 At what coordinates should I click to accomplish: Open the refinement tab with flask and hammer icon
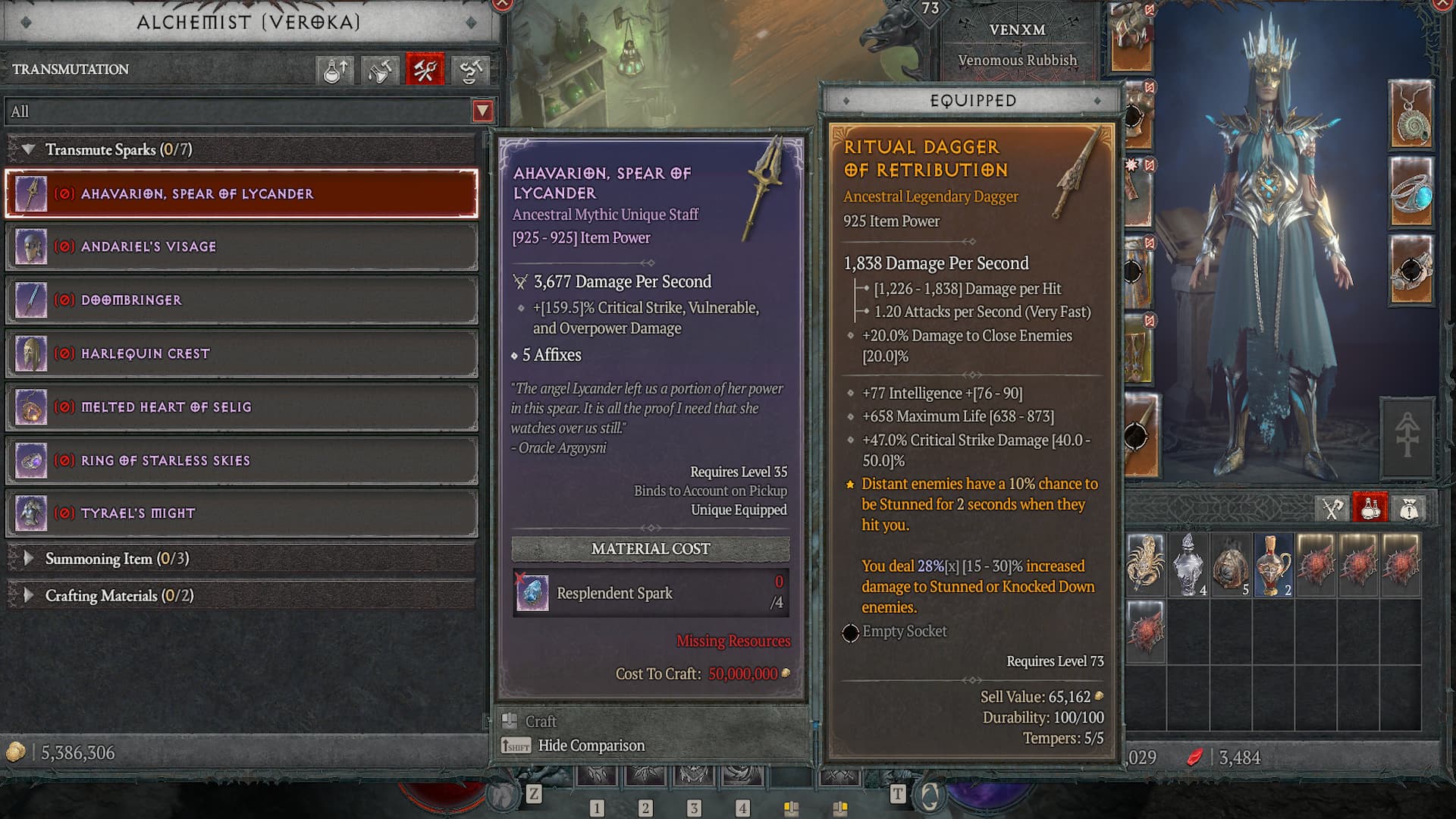[x=379, y=70]
